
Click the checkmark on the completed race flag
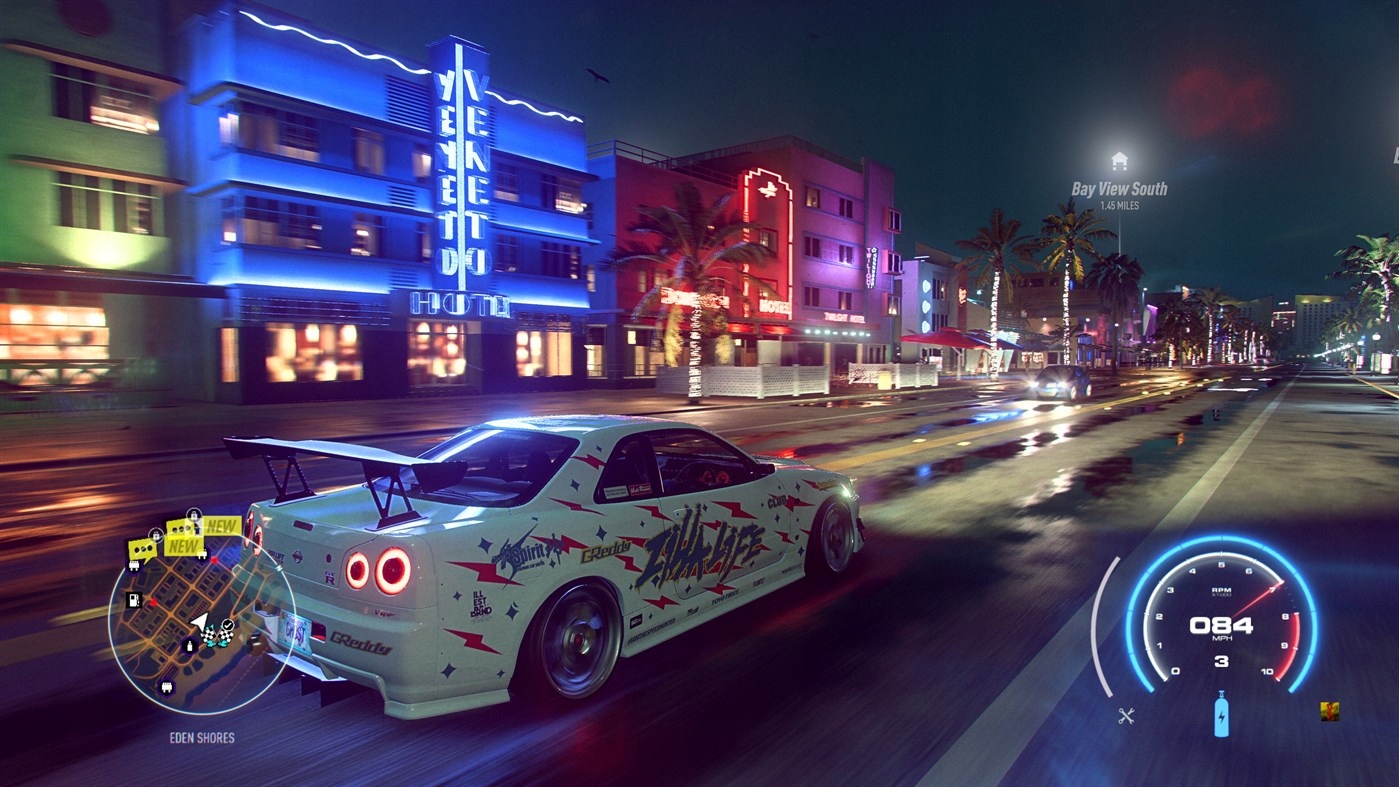click(226, 624)
